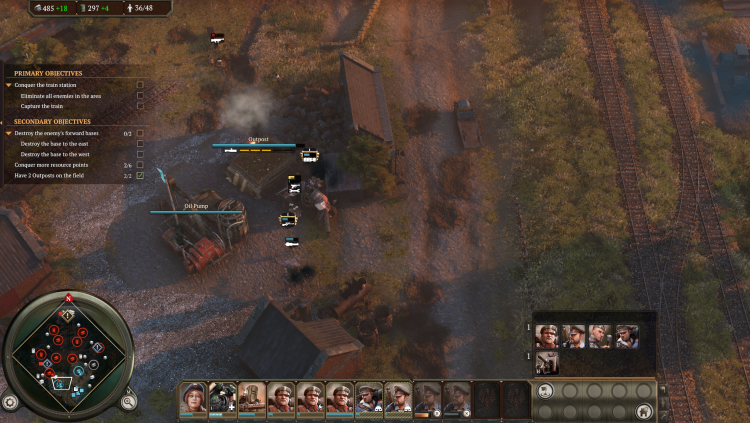Click the minimap magnifier zoom button
The width and height of the screenshot is (750, 423).
click(129, 402)
